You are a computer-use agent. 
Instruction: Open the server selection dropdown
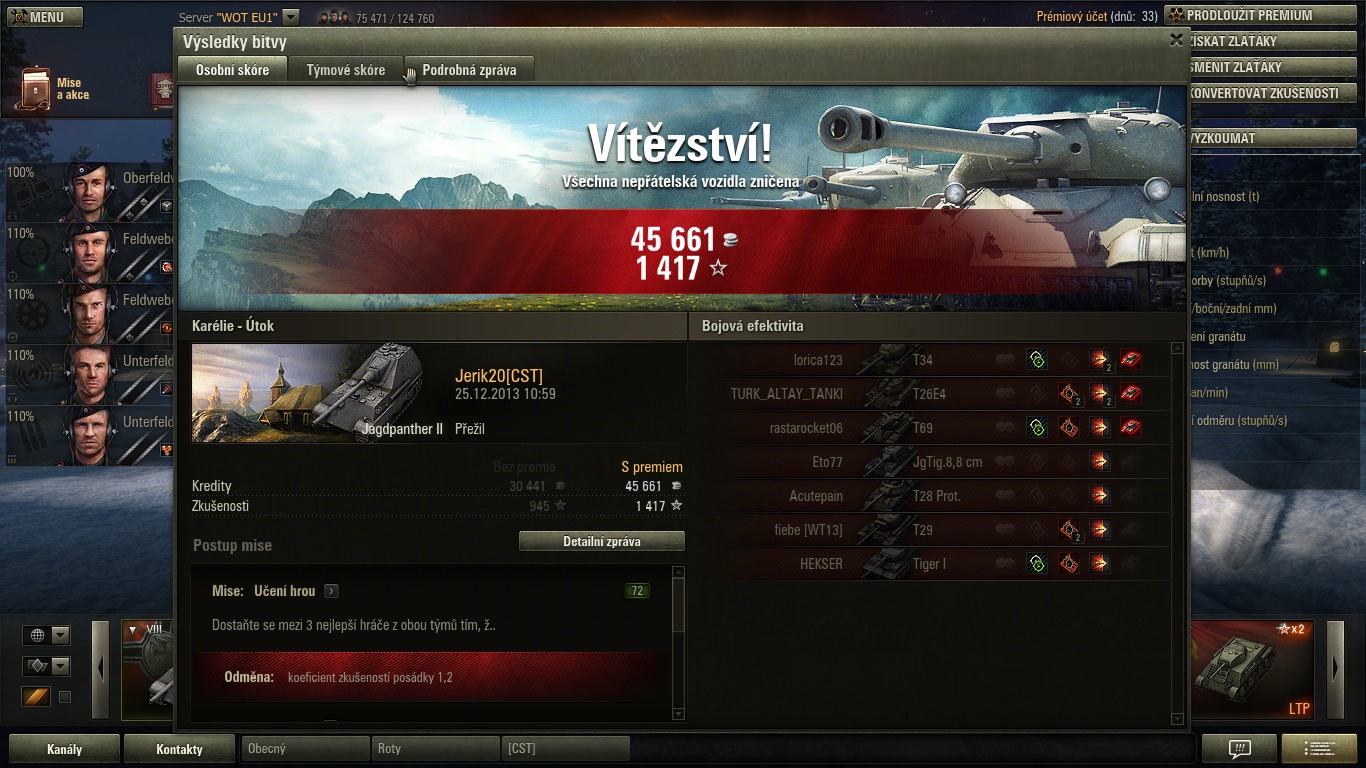pos(291,17)
